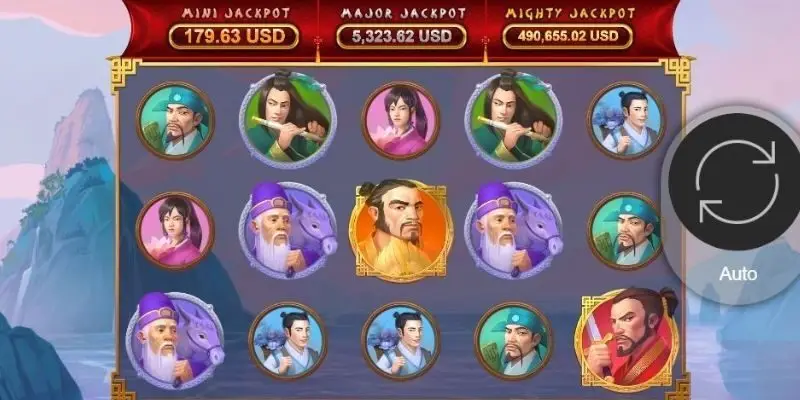Screen dimensions: 800x400
Task: Spin the reels with the circular arrows button
Action: (738, 181)
